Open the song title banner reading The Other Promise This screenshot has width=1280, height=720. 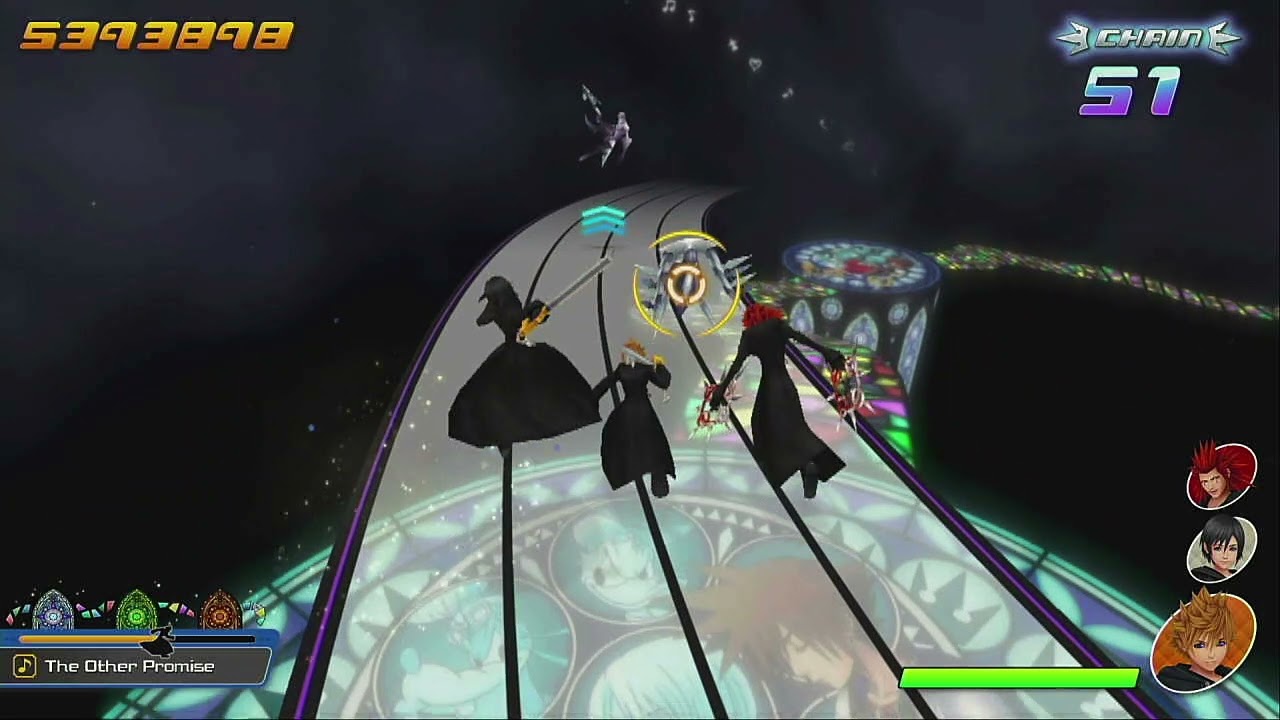coord(128,666)
